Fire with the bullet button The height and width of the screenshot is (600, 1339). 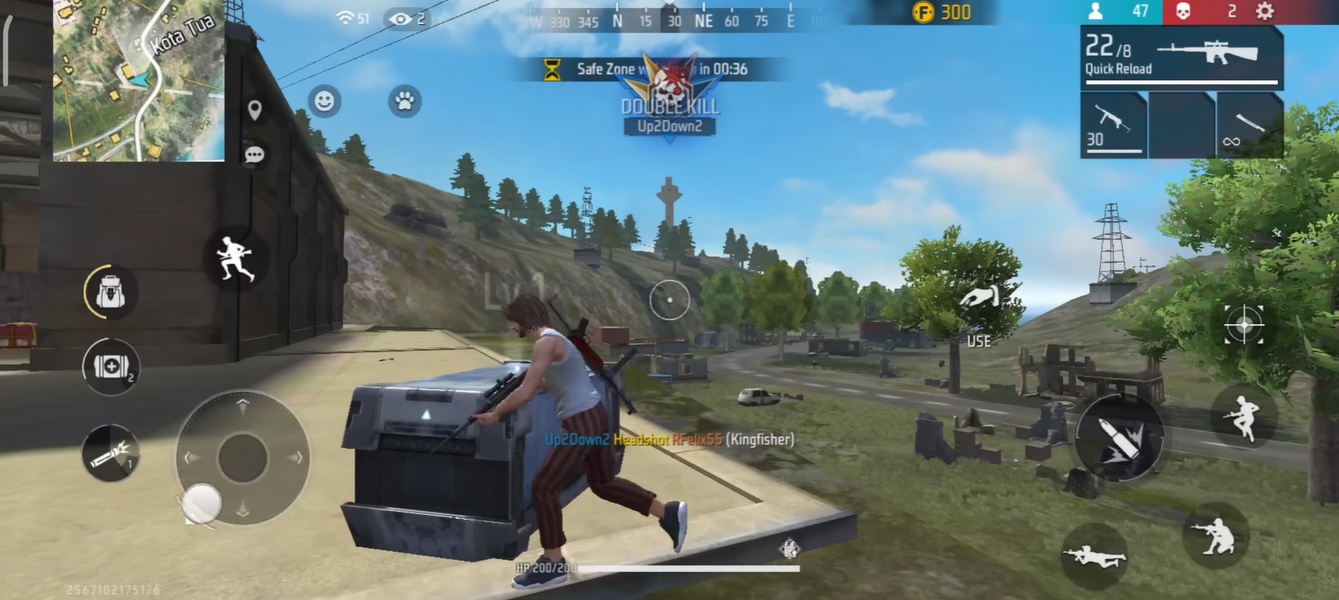(x=1120, y=438)
